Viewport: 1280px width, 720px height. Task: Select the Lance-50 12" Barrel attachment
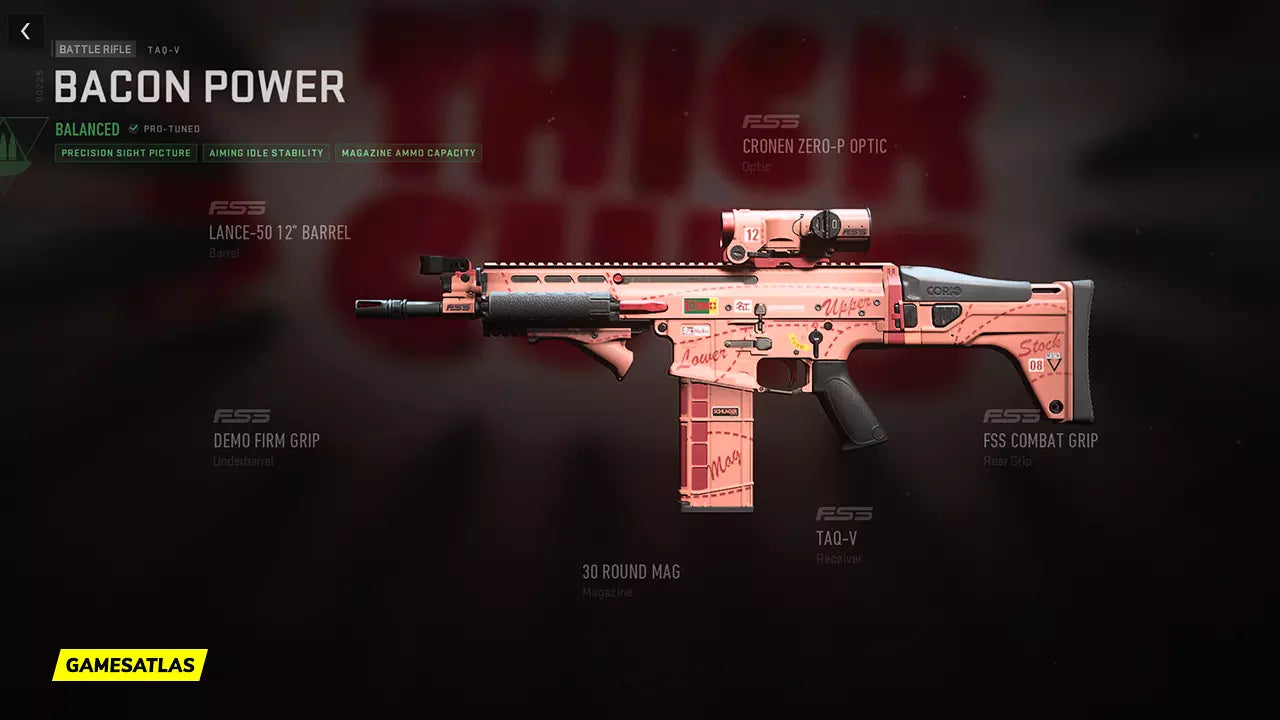(279, 233)
